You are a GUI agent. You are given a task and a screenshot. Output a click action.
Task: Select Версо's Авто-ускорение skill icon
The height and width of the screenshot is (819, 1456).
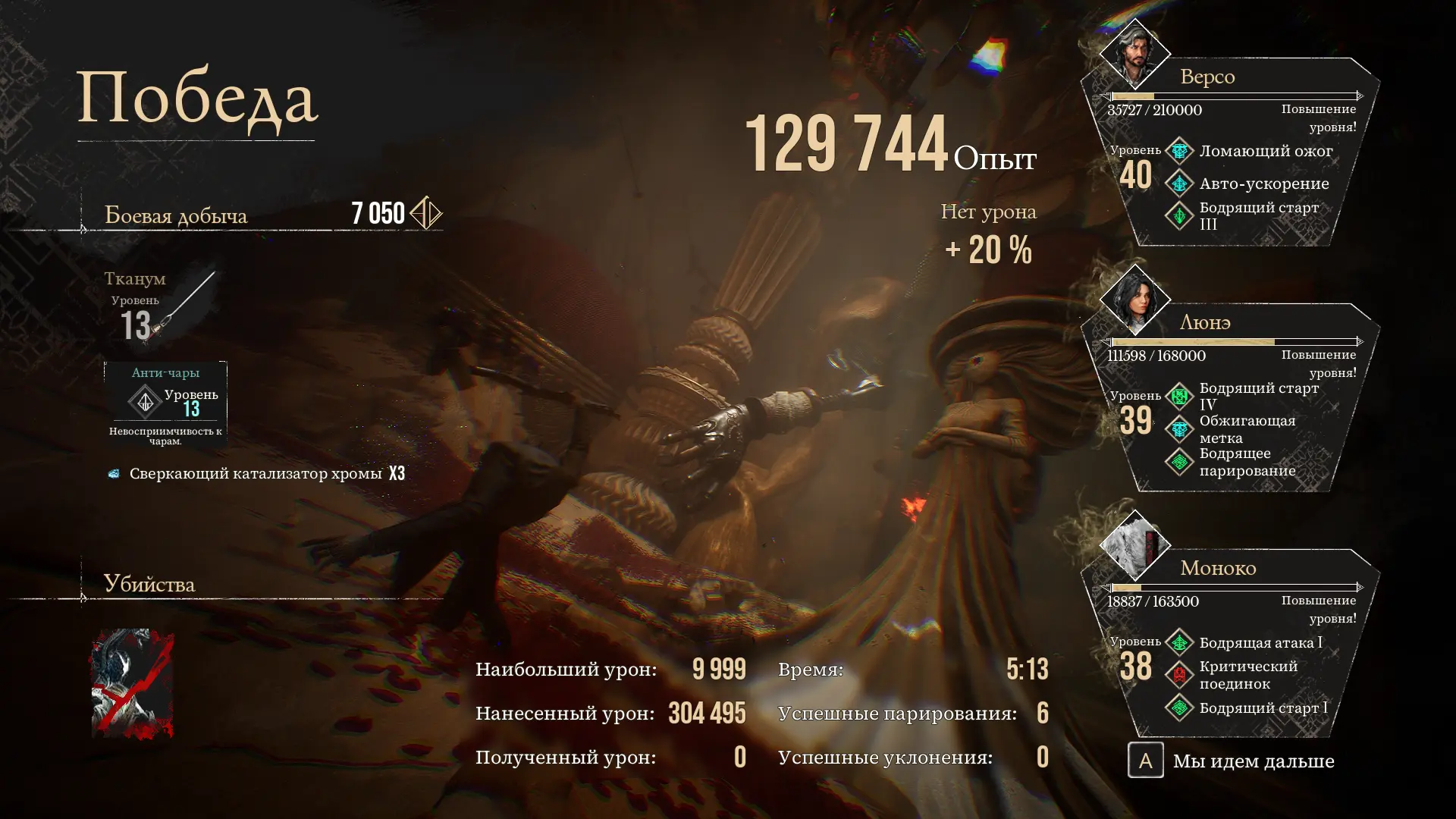[1179, 184]
